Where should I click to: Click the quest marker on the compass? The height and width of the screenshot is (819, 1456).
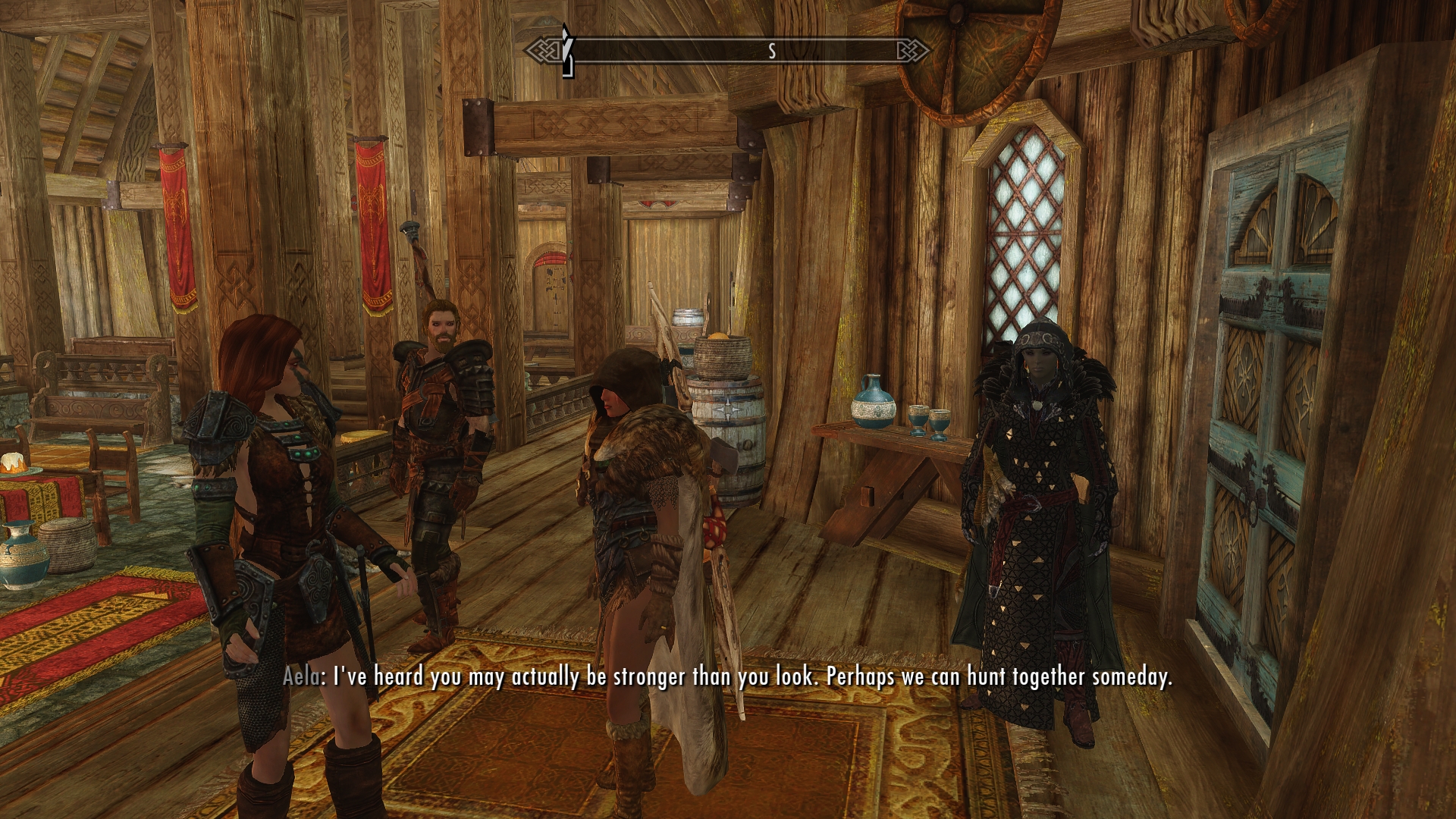tap(566, 51)
